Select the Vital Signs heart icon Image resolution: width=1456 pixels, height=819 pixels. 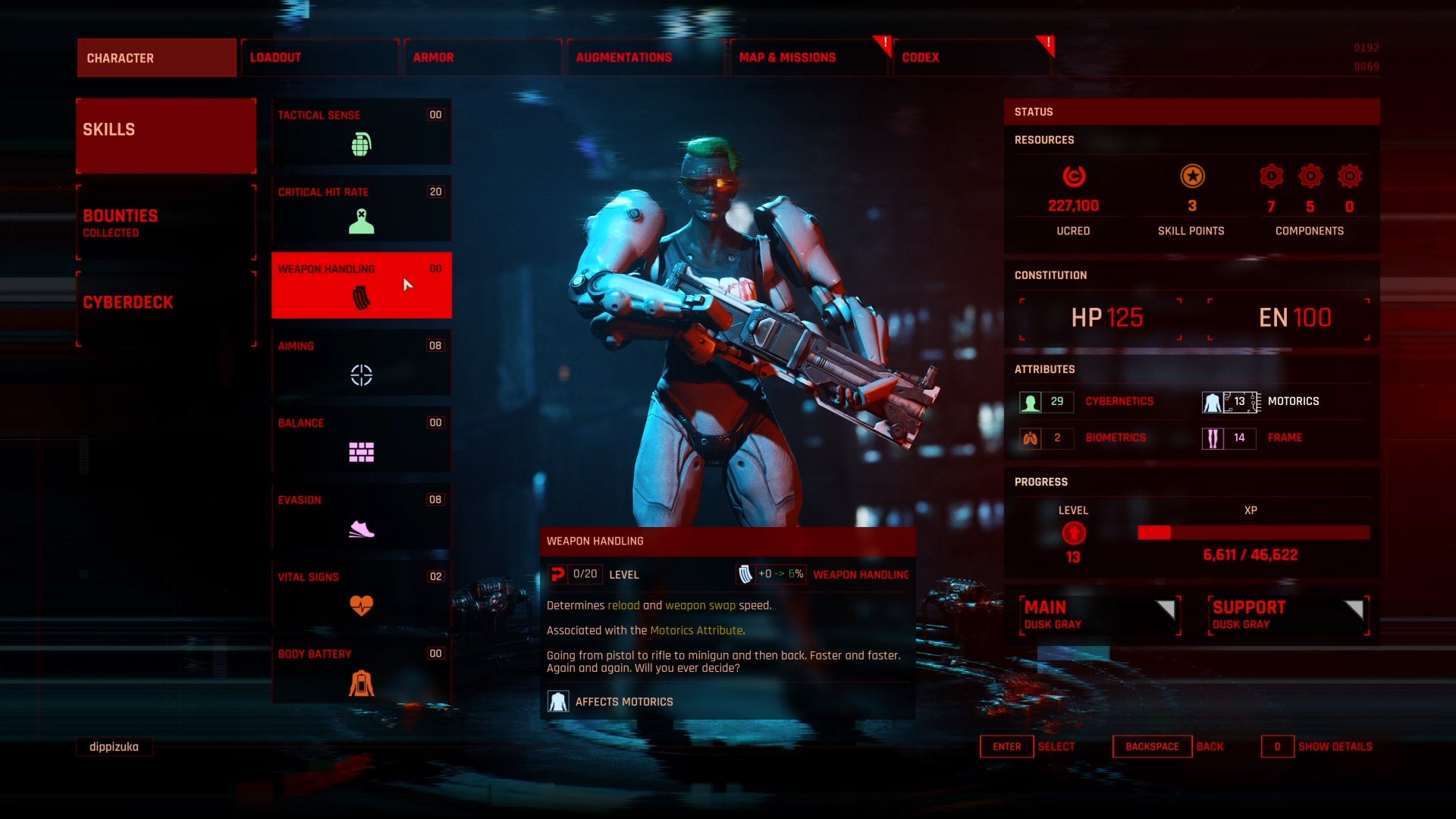362,604
